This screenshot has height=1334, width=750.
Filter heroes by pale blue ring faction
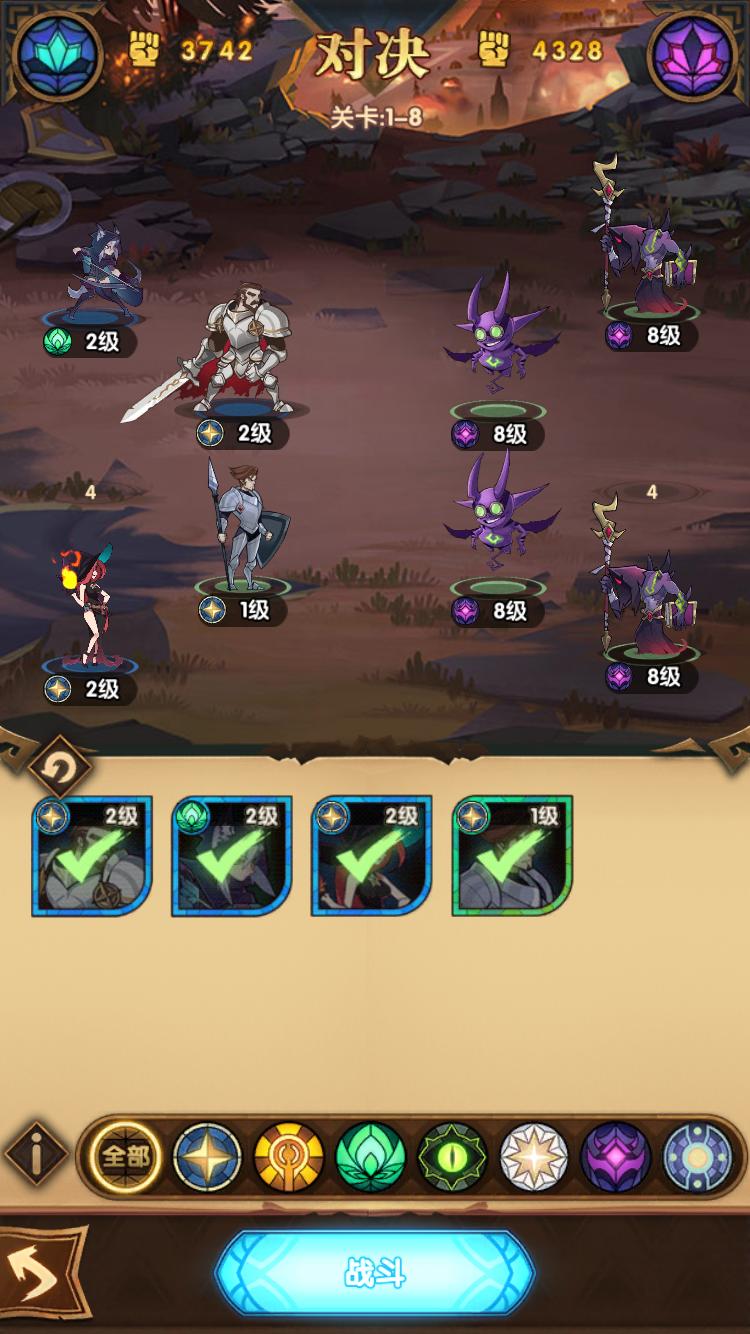click(x=697, y=1158)
